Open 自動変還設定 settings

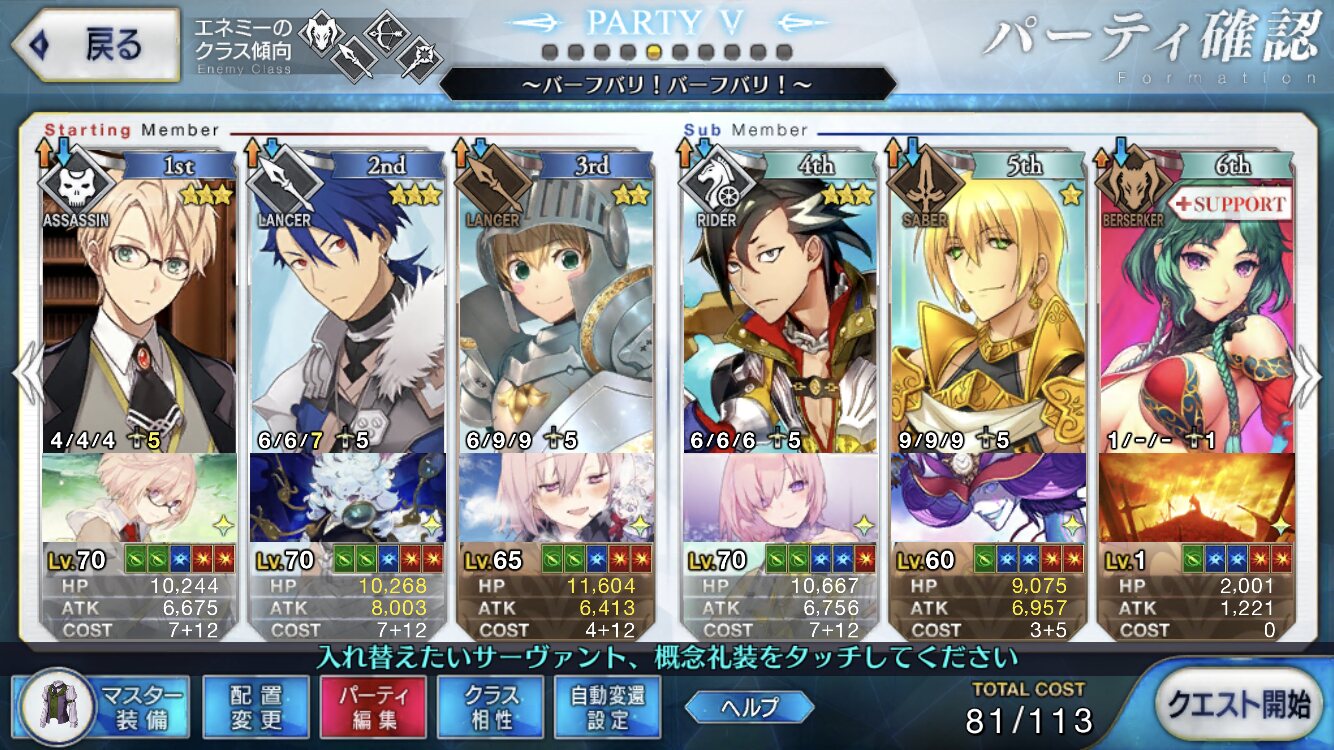607,707
